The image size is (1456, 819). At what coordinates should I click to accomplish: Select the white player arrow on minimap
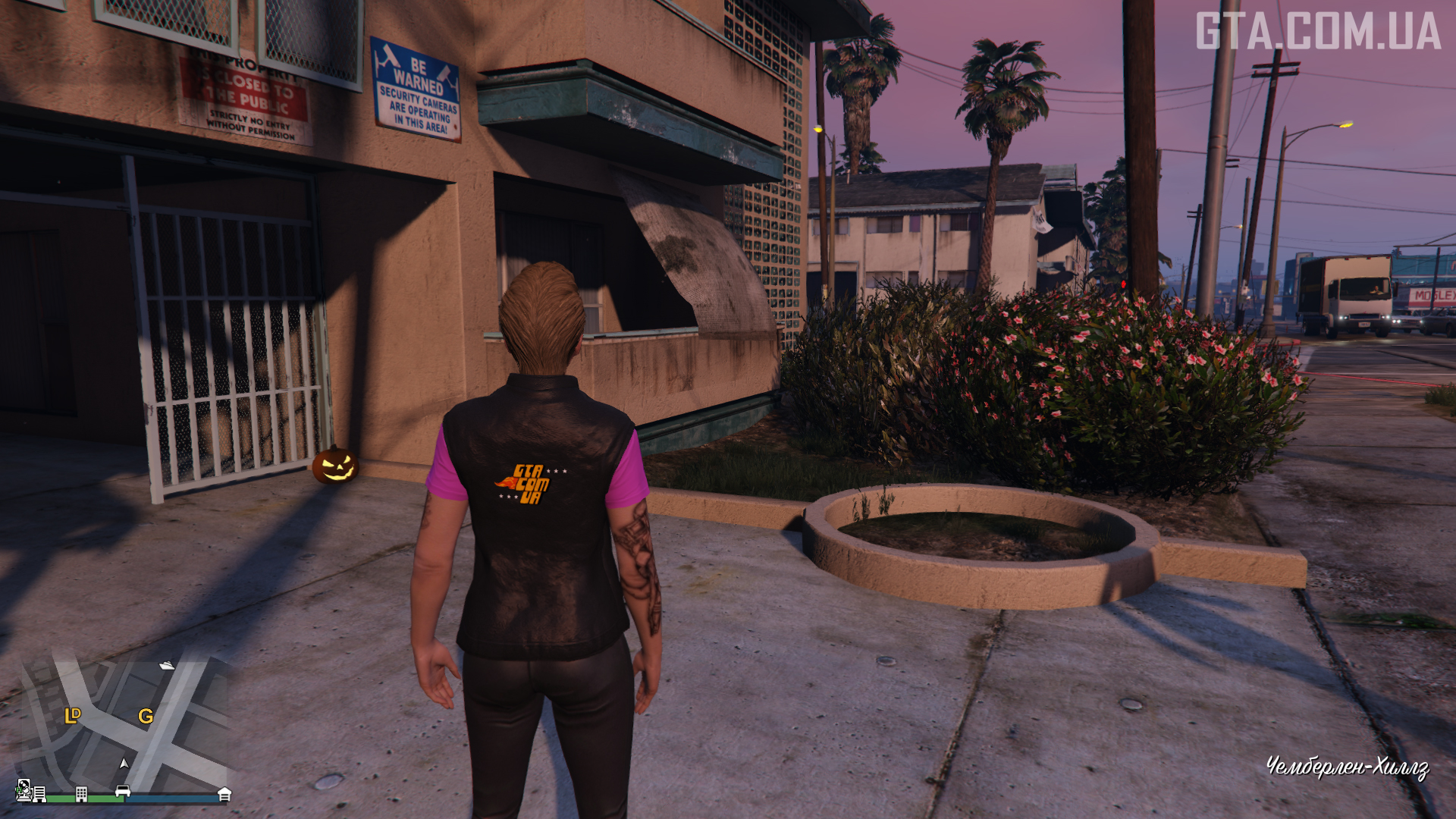click(x=124, y=764)
